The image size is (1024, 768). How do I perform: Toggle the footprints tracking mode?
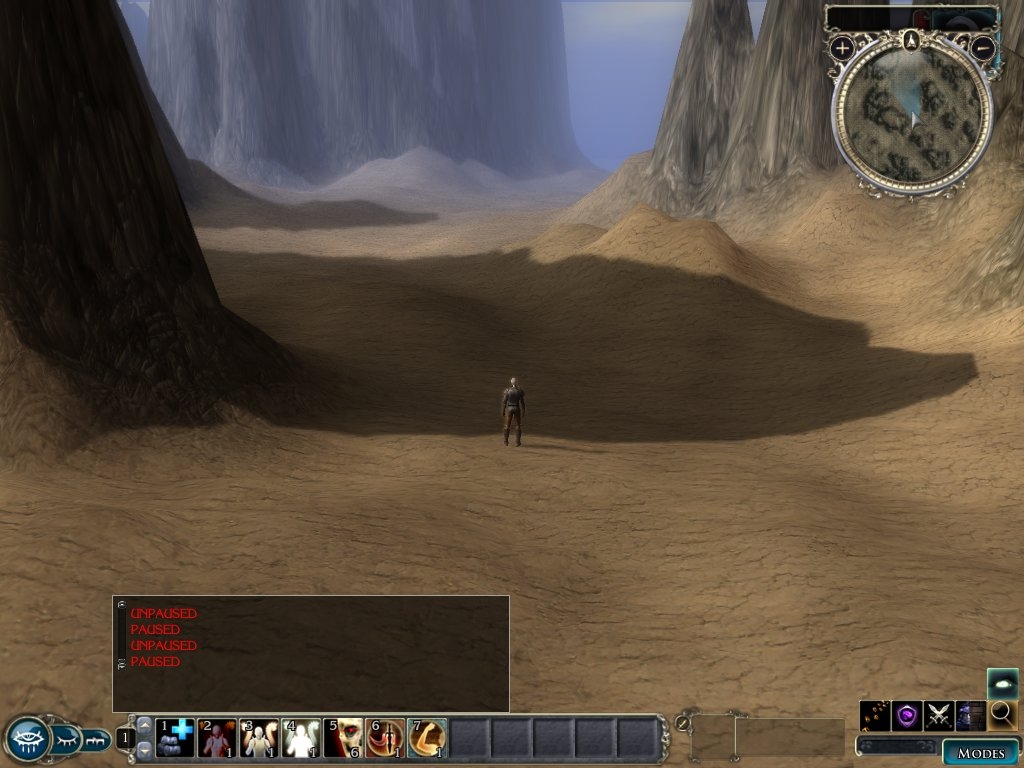(x=875, y=715)
